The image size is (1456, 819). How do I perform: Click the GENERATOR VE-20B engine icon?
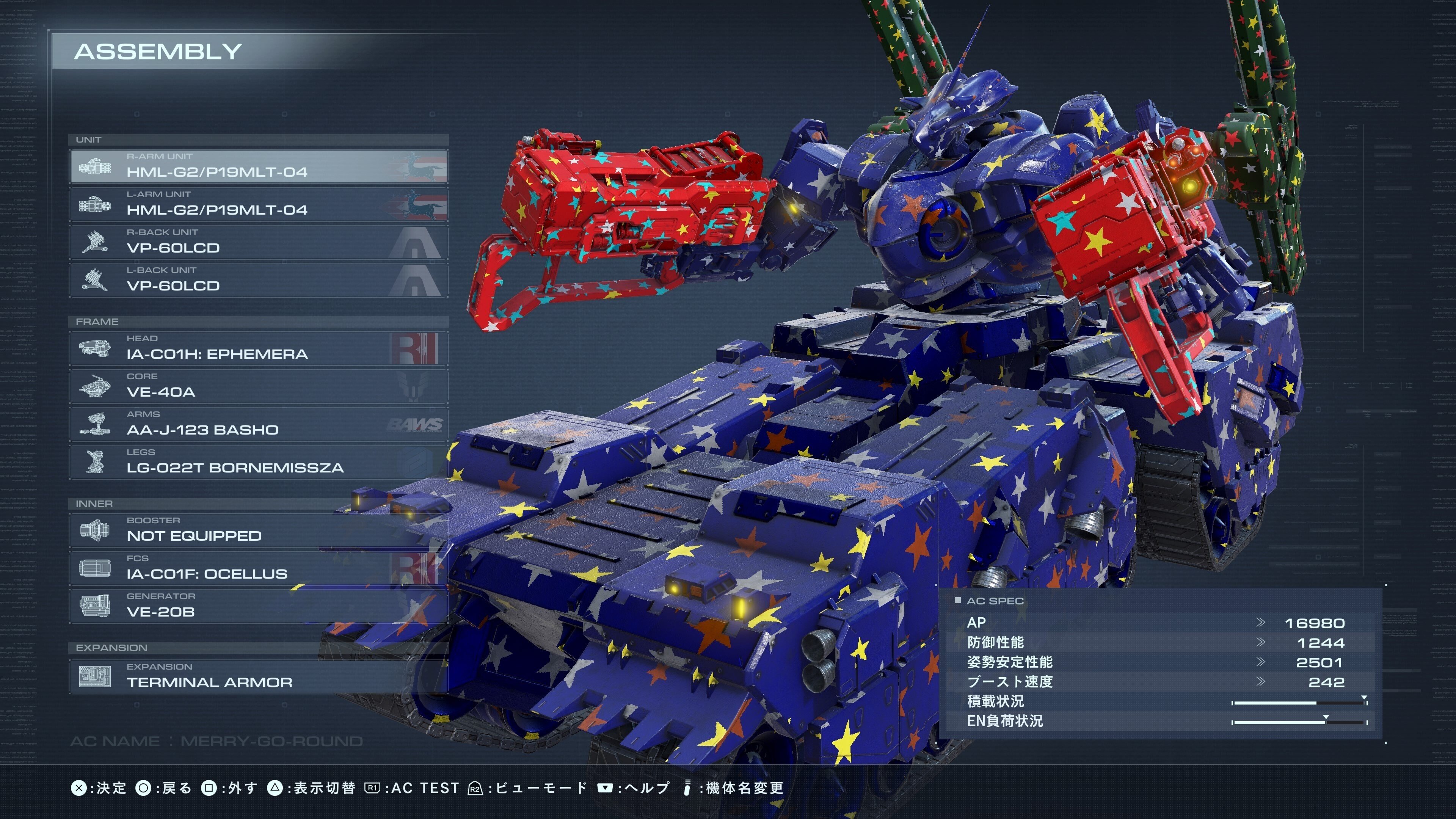[95, 606]
